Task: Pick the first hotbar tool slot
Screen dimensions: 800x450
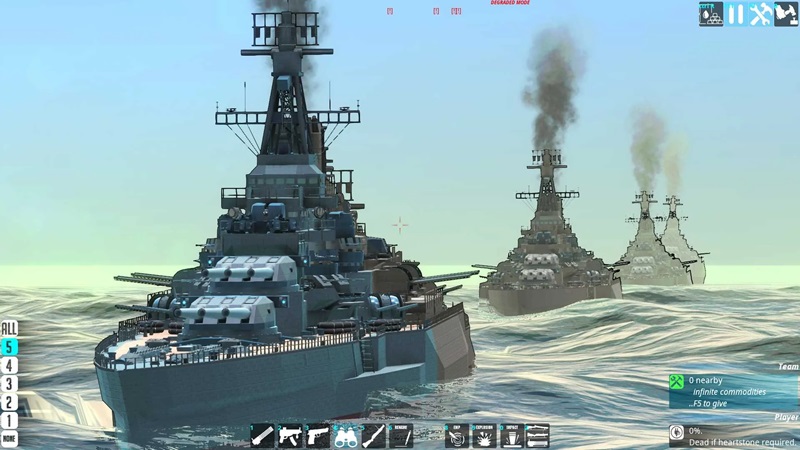Action: [x=263, y=435]
